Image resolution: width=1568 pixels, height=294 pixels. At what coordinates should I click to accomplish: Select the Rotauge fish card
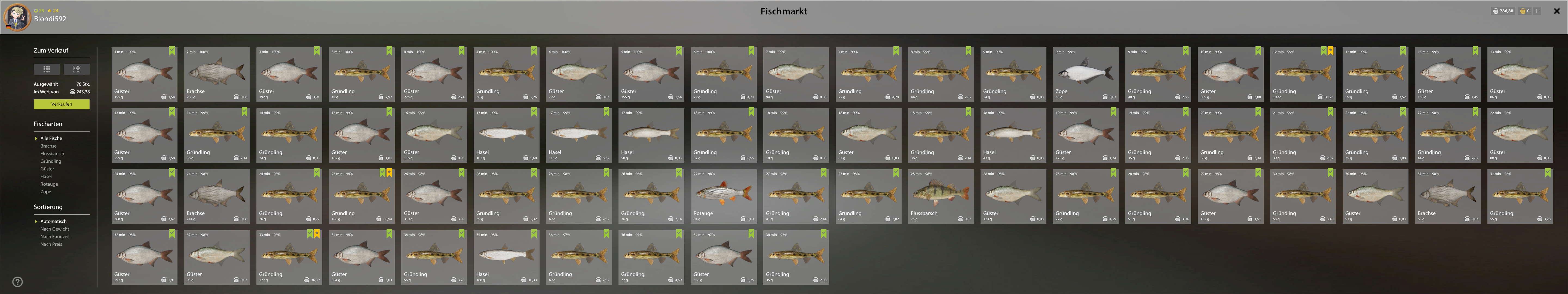coord(723,196)
